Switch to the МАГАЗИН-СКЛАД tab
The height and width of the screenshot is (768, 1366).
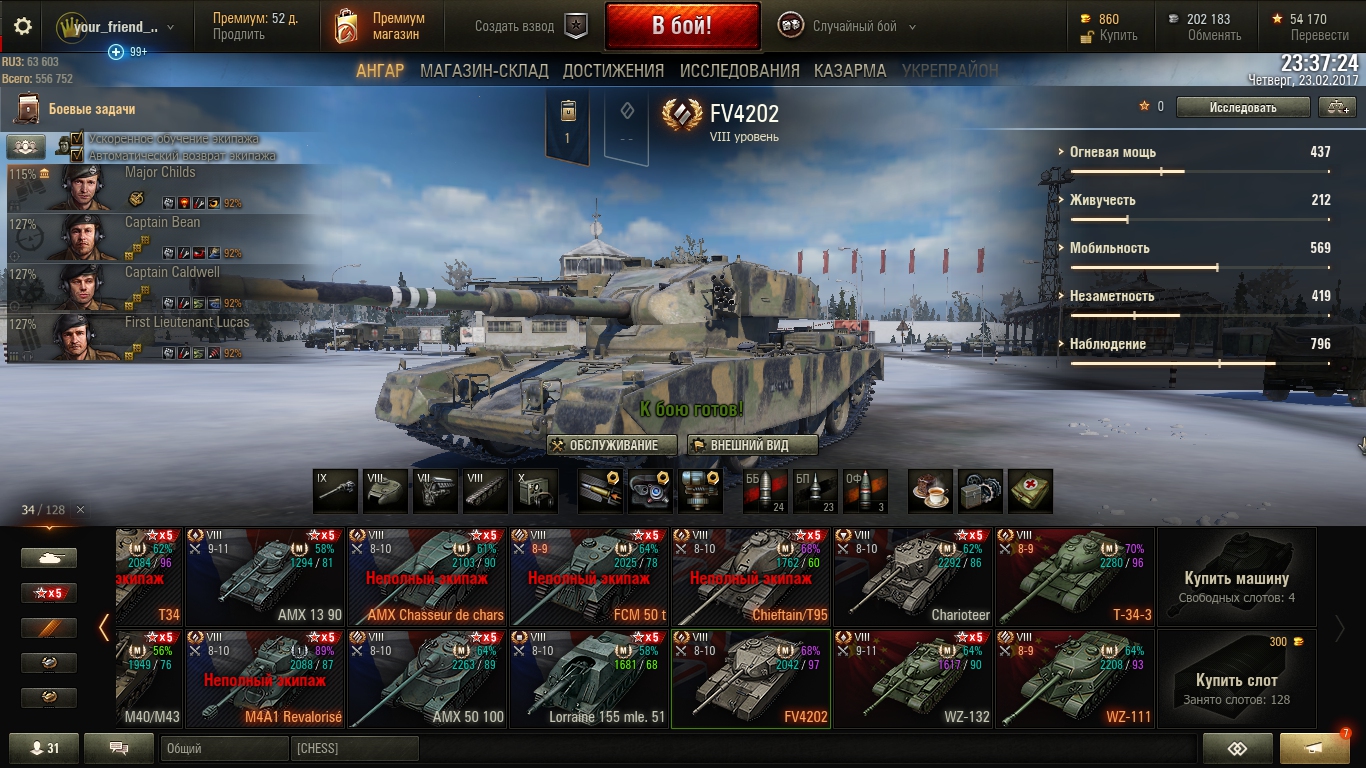pos(484,71)
